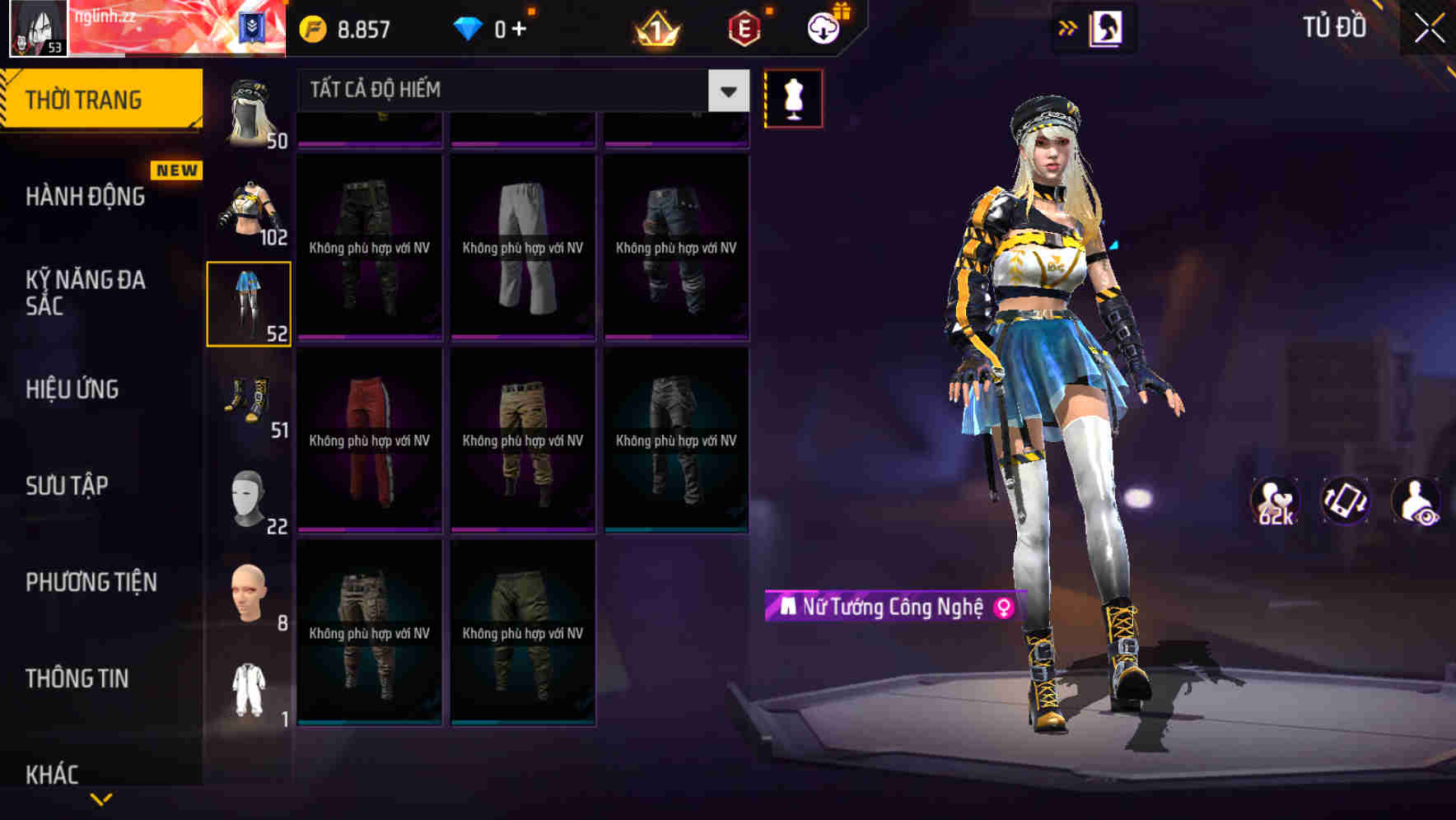The width and height of the screenshot is (1456, 820).
Task: Open the mannequin outfit preview icon
Action: click(x=793, y=97)
